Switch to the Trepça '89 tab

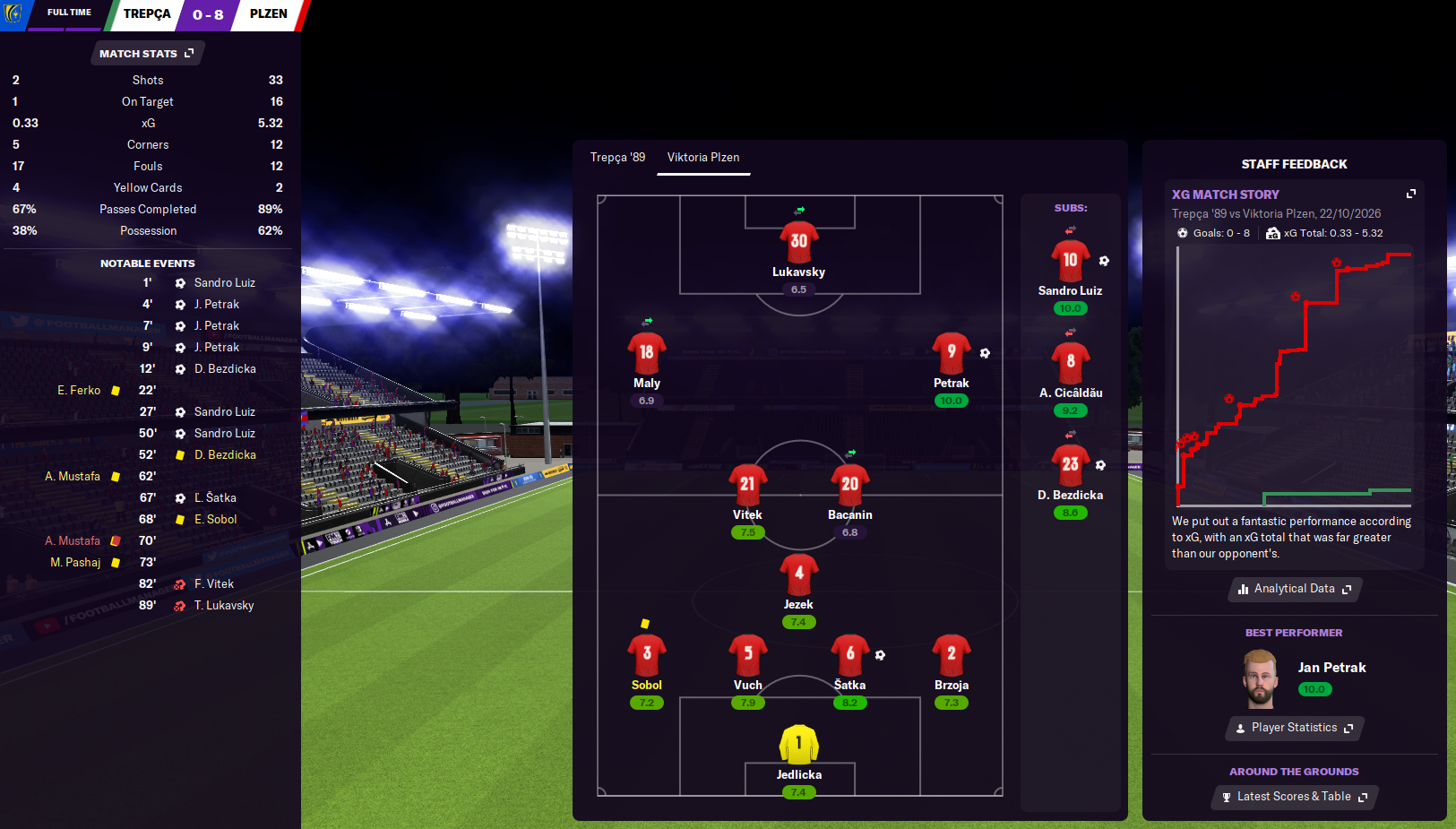click(x=617, y=158)
